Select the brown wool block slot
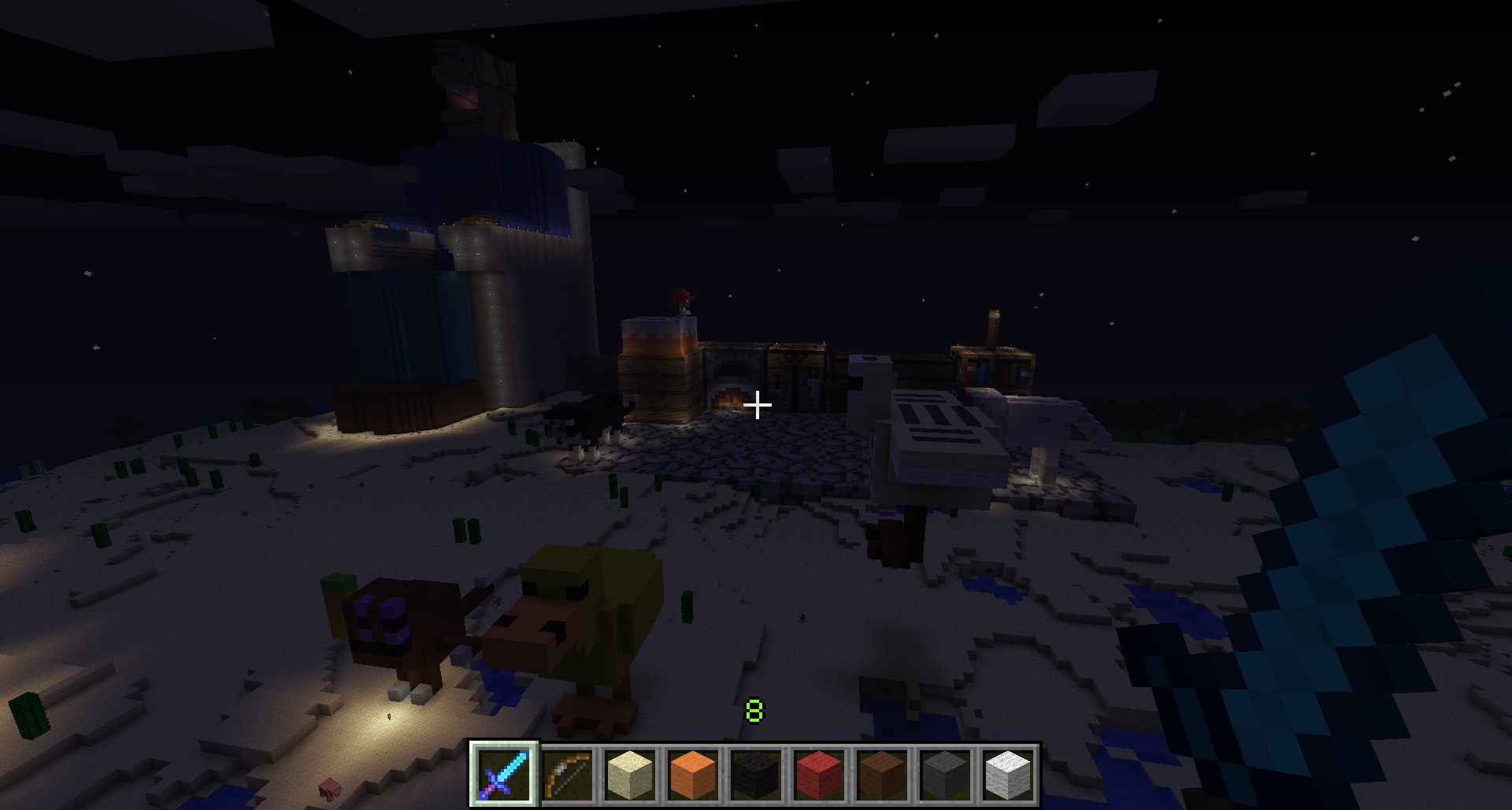The image size is (1512, 810). [882, 774]
